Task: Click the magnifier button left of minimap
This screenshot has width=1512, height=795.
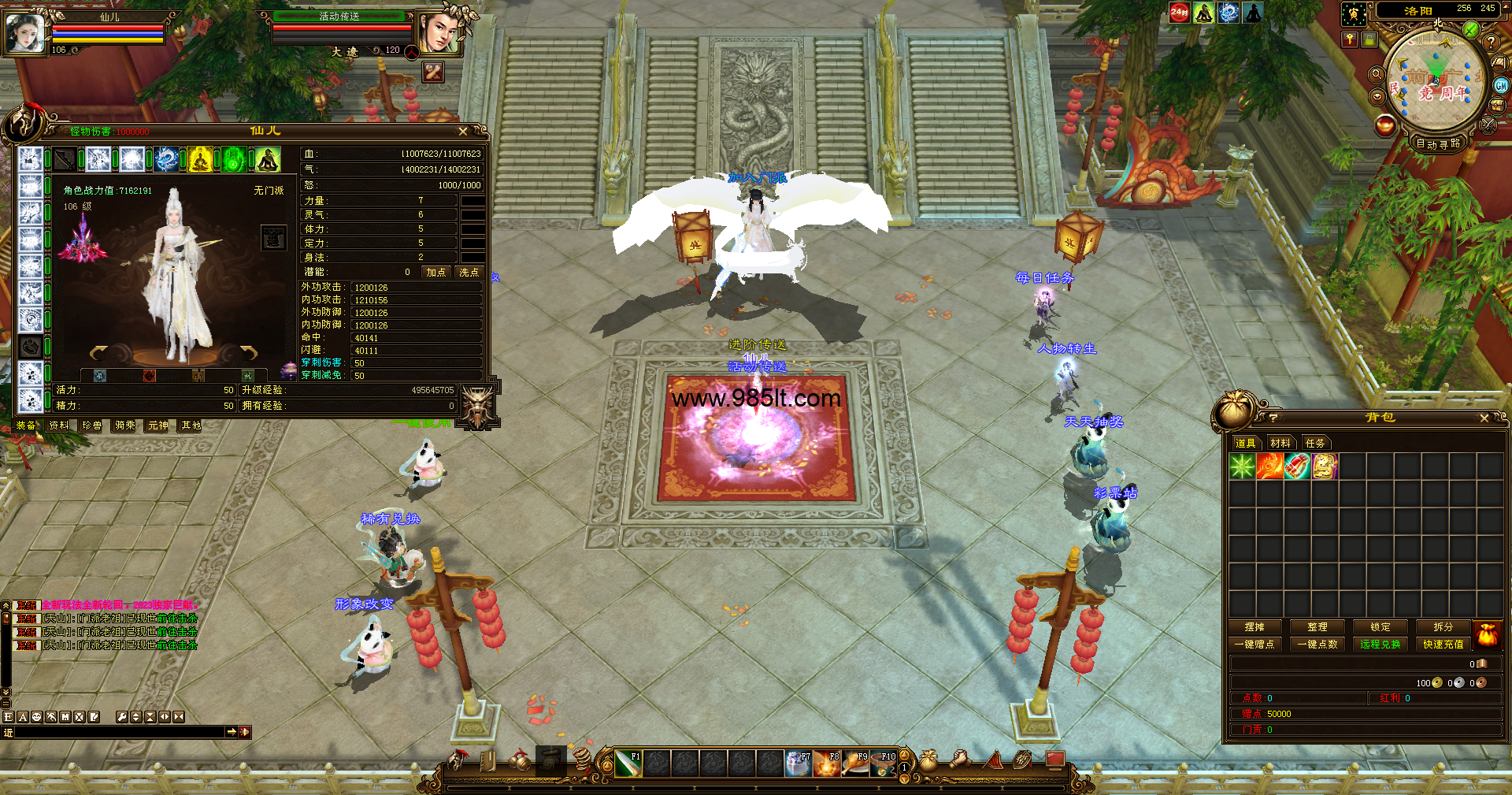Action: pos(1377,74)
